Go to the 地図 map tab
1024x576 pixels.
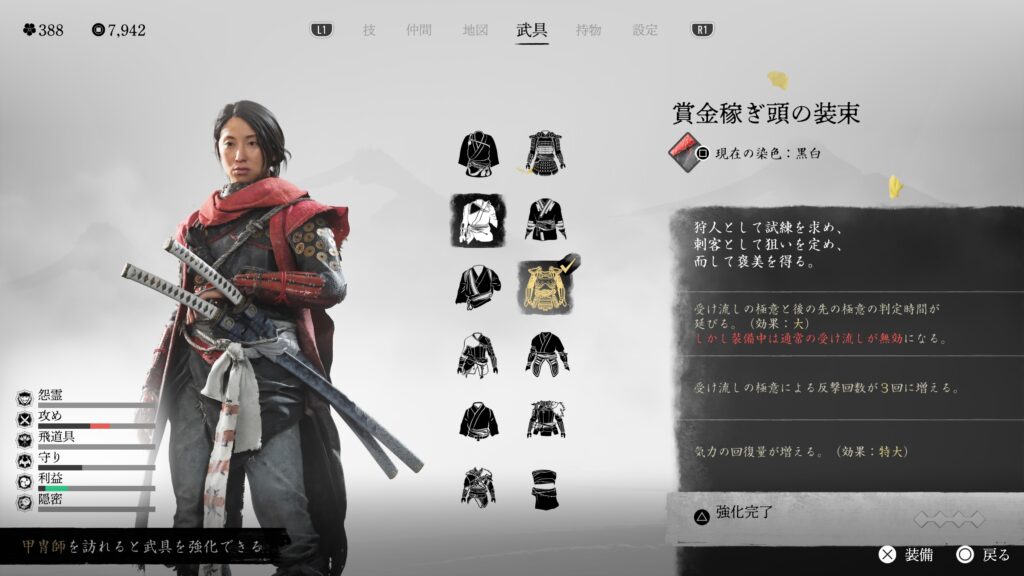[x=475, y=30]
